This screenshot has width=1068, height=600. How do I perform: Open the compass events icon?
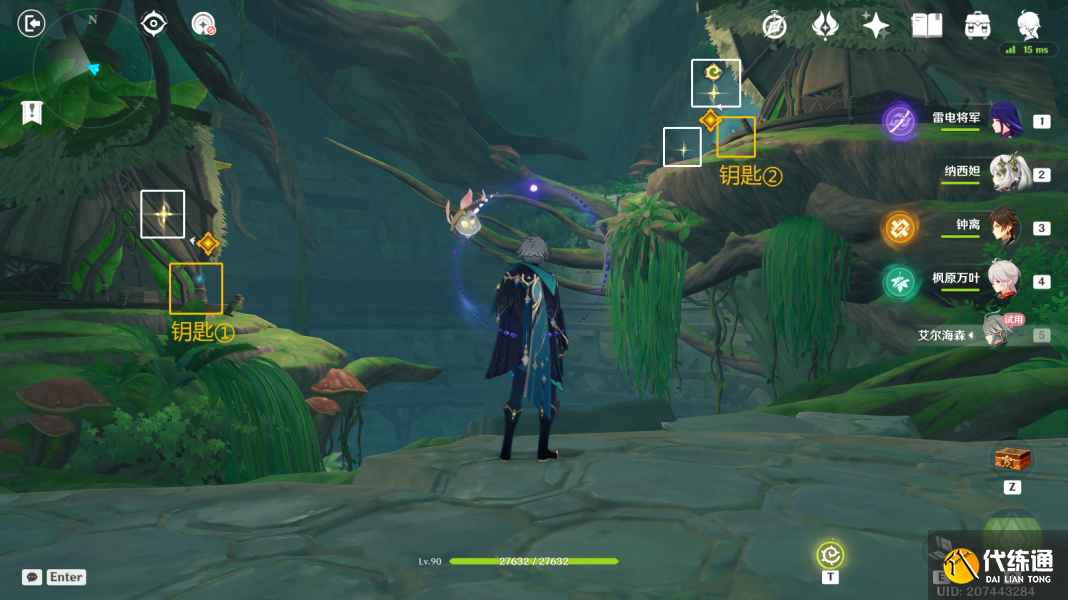773,26
